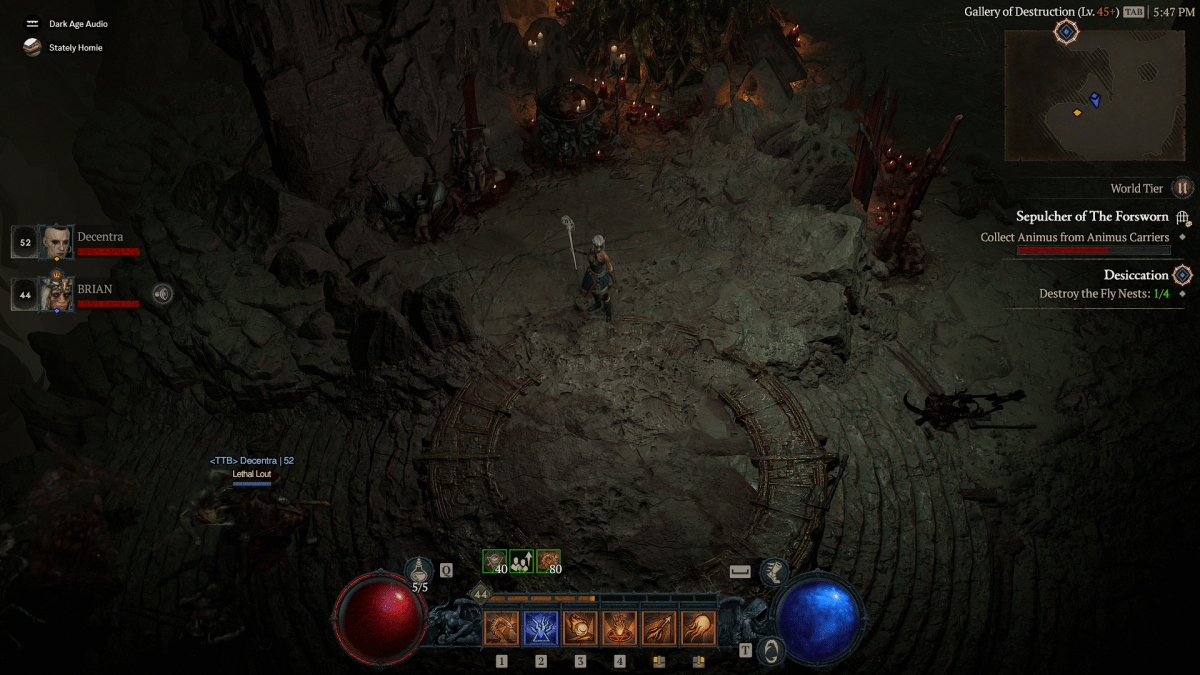Viewport: 1200px width, 675px height.
Task: Activate the fireball skill in slot 3
Action: coord(580,628)
